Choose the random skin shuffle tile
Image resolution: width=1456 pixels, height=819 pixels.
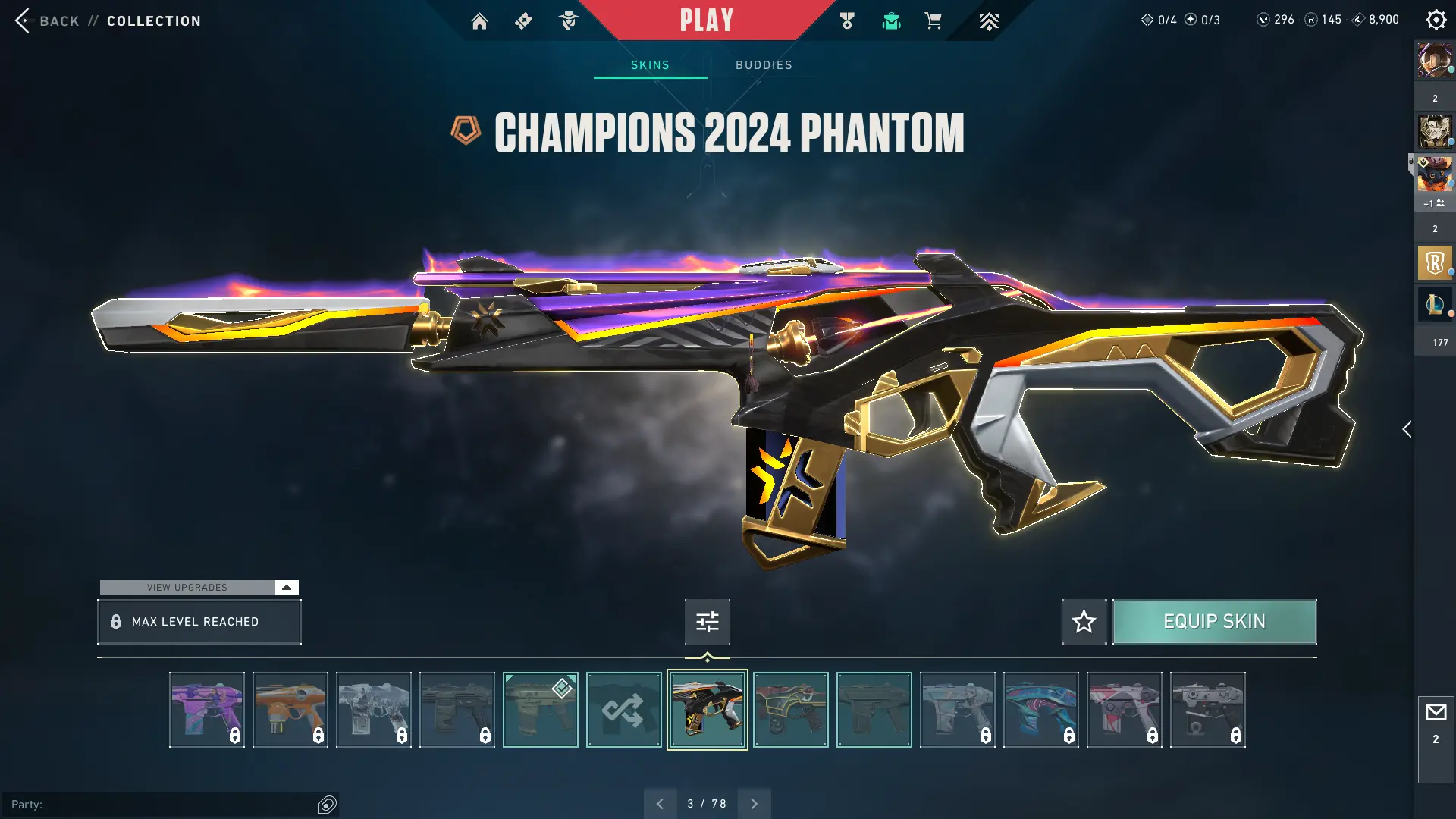point(623,710)
